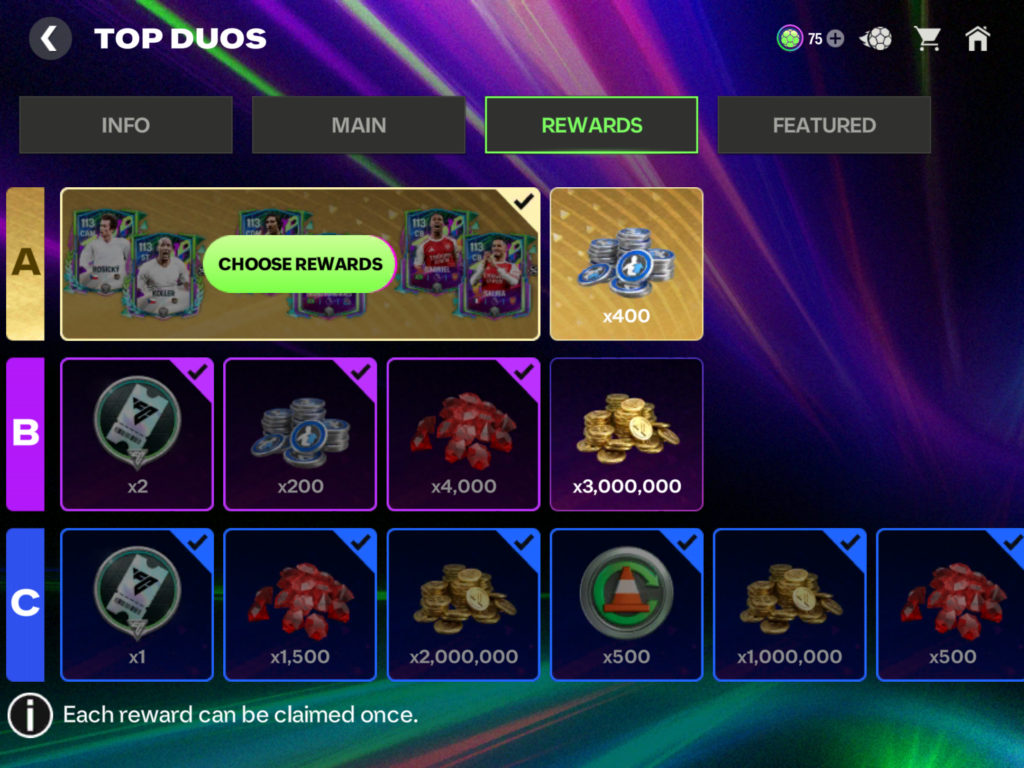
Task: Select the REWARDS tab
Action: click(x=592, y=125)
